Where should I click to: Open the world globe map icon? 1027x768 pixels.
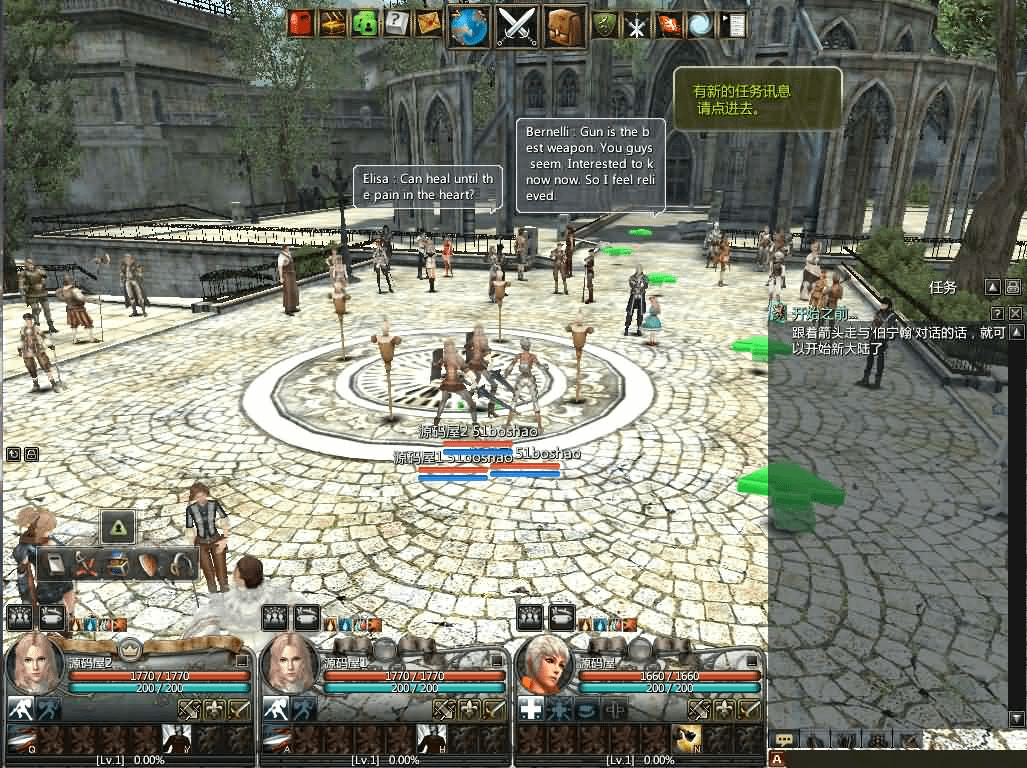(469, 26)
